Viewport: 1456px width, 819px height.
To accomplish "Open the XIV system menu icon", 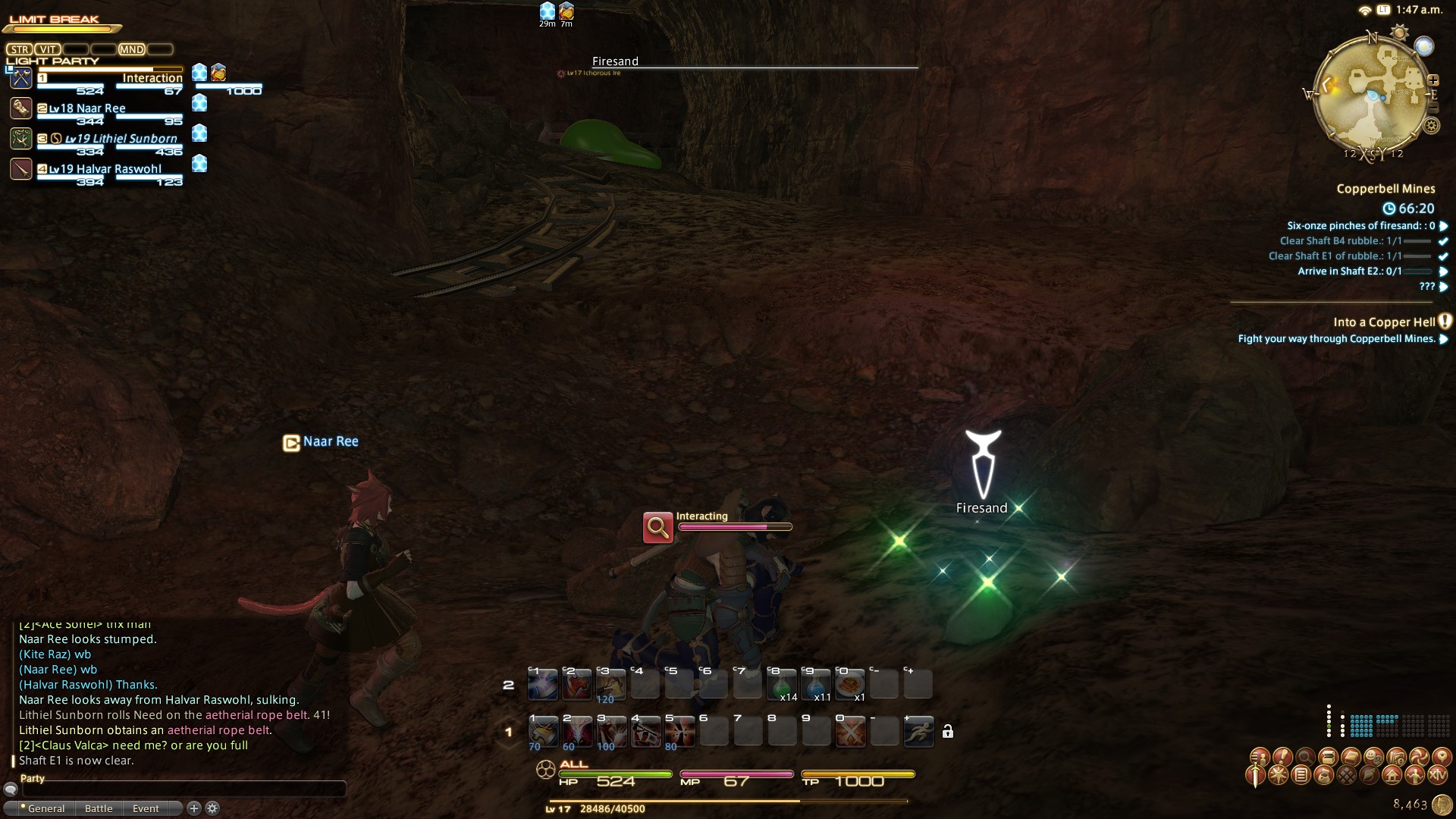I will coord(1437,775).
